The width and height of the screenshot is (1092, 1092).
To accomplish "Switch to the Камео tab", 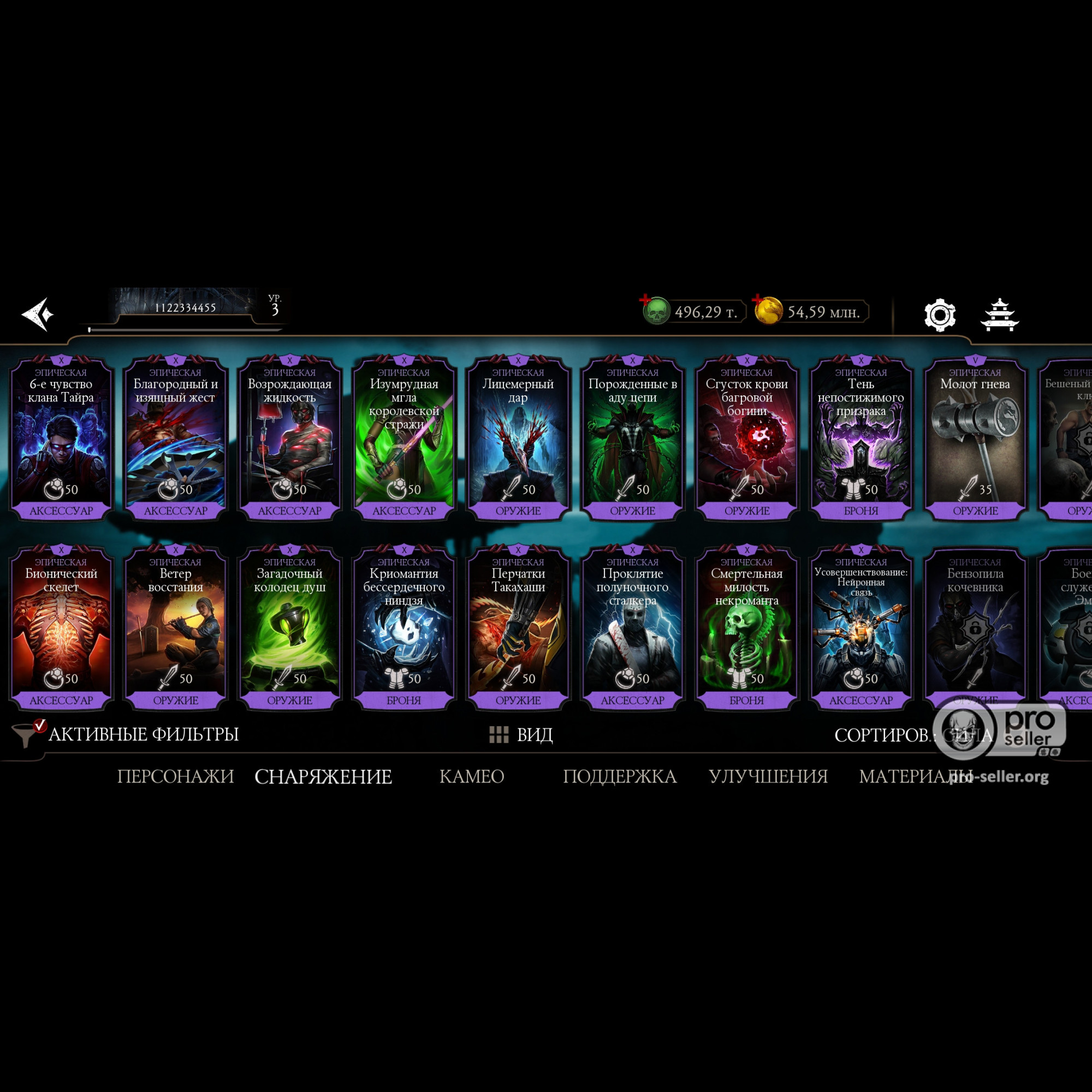I will 471,776.
